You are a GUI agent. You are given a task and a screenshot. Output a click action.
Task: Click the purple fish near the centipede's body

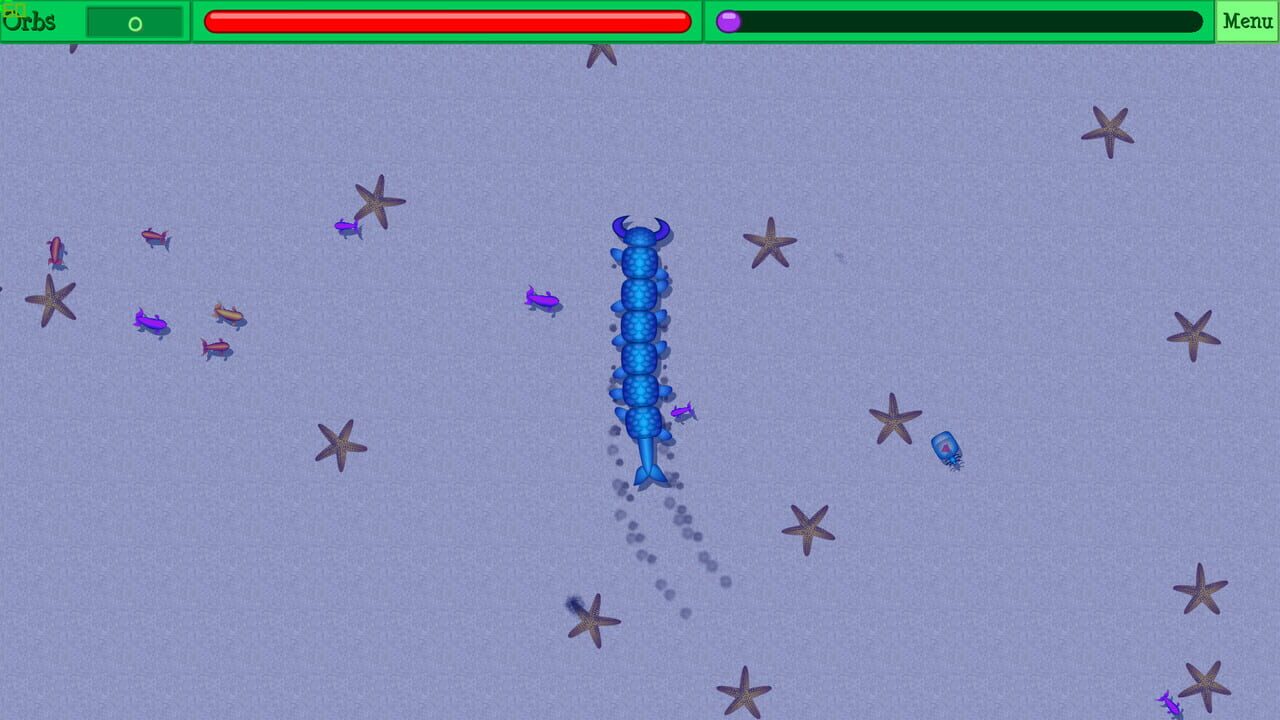coord(682,412)
